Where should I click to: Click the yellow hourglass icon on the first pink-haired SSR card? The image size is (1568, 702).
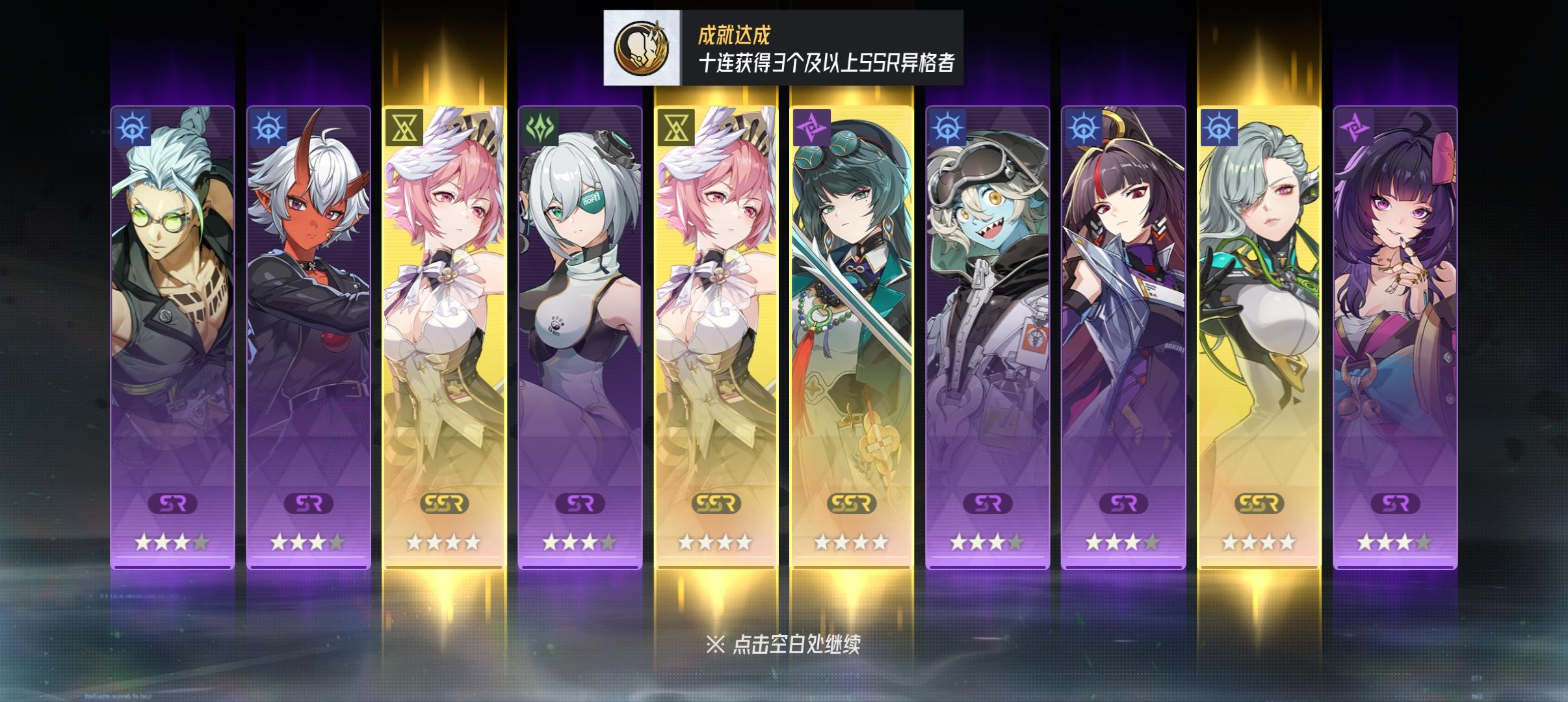coord(404,128)
